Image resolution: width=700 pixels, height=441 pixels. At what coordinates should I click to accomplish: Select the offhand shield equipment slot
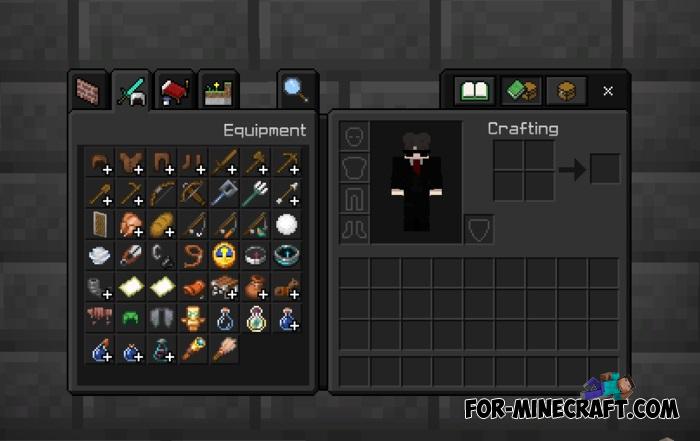click(x=478, y=230)
